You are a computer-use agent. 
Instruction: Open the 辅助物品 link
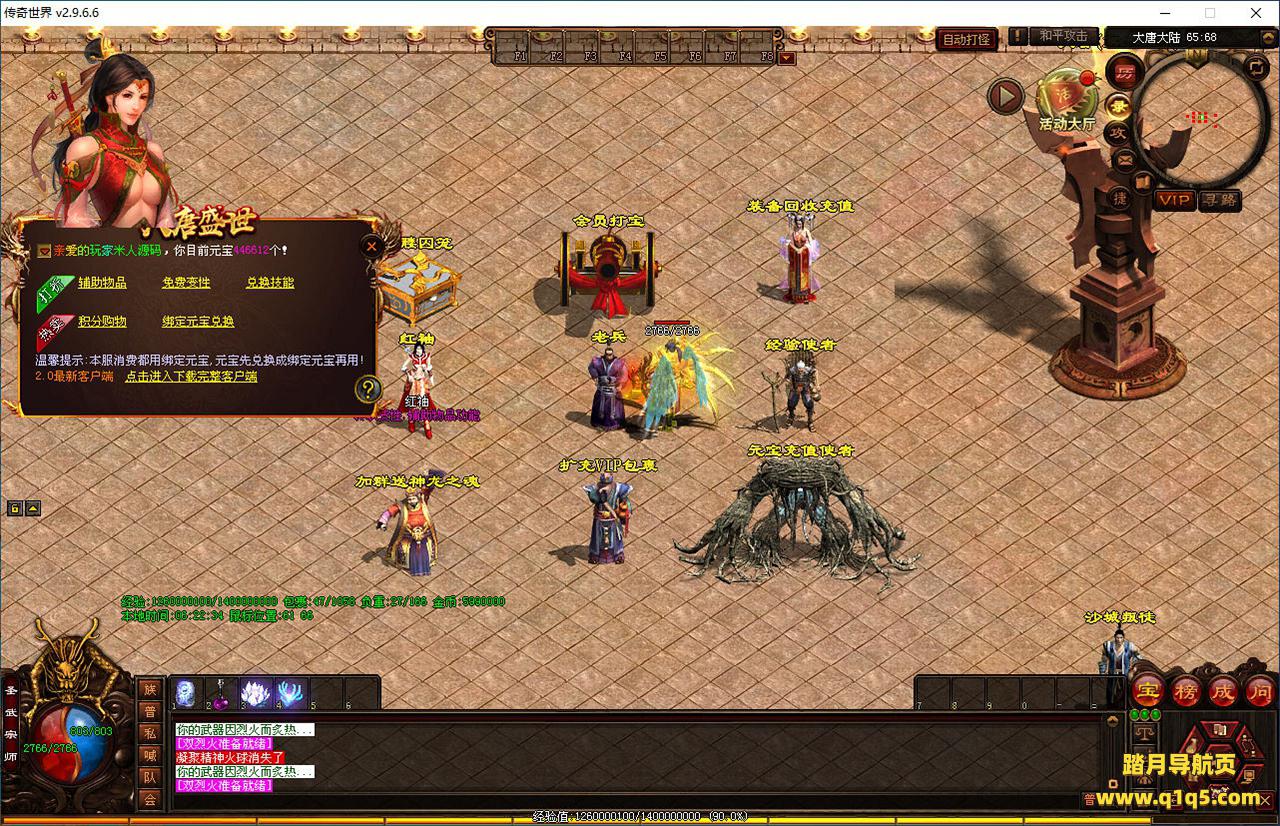102,283
